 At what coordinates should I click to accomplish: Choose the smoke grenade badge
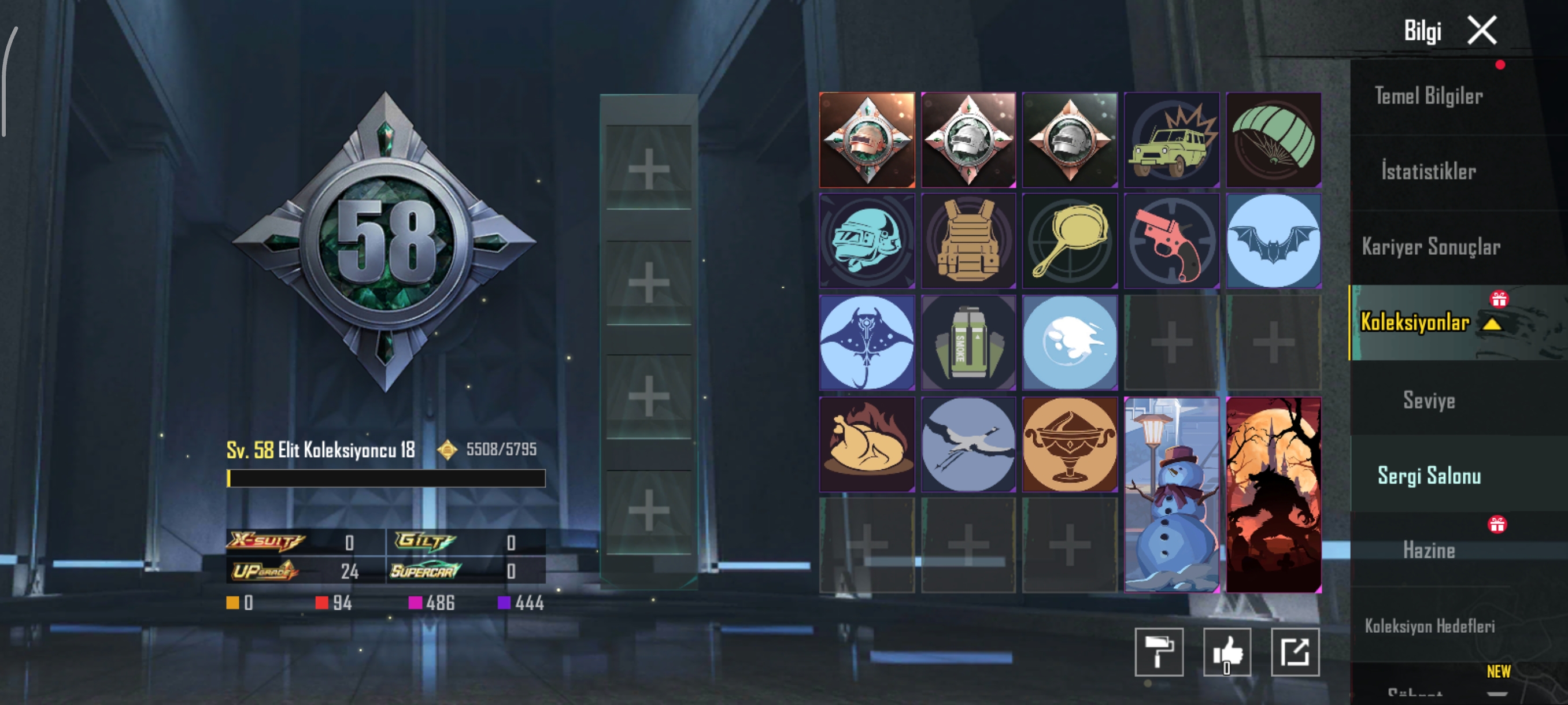coord(968,343)
